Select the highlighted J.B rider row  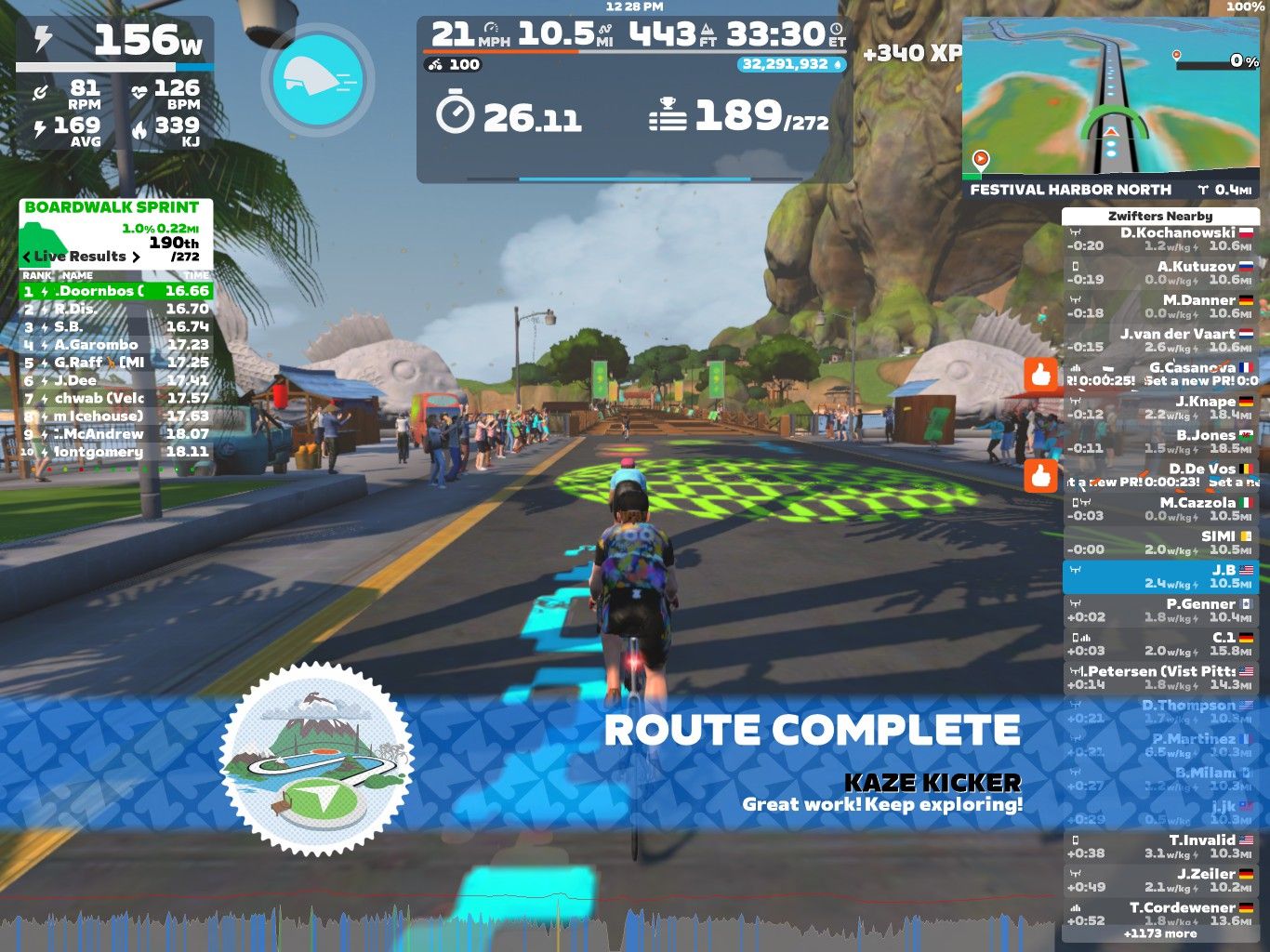pyautogui.click(x=1159, y=576)
